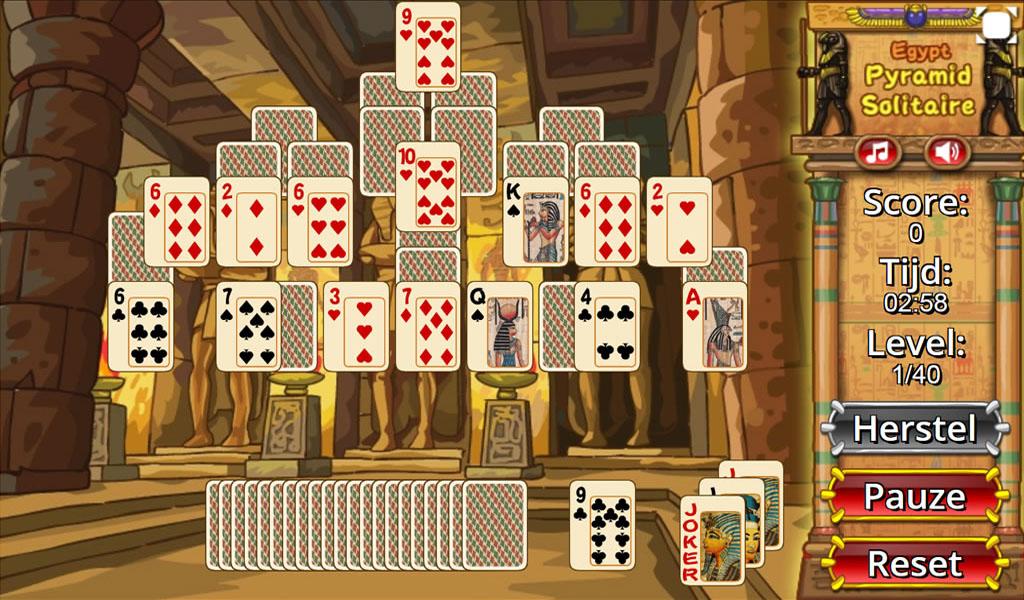Select the Queen of spades card

point(499,326)
